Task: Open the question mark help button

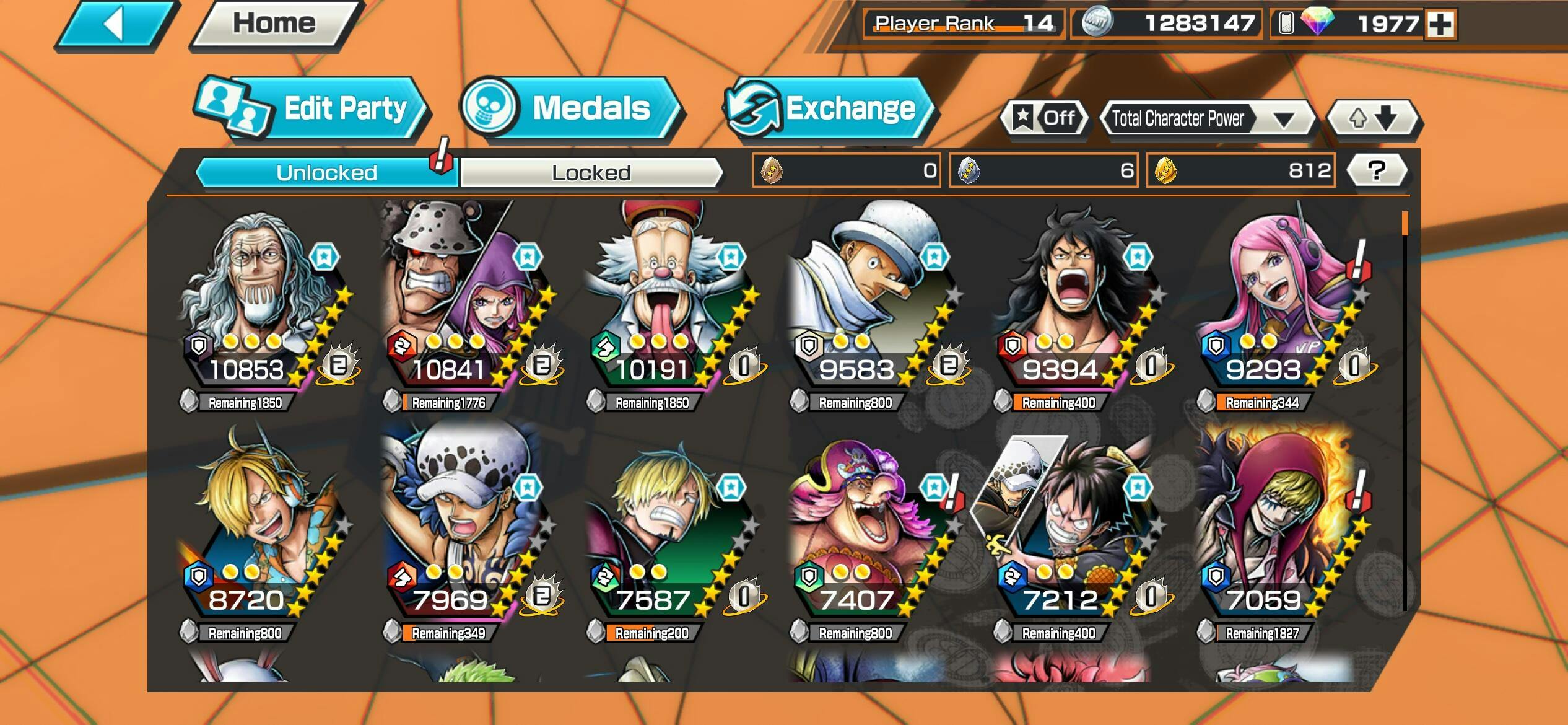Action: (x=1376, y=170)
